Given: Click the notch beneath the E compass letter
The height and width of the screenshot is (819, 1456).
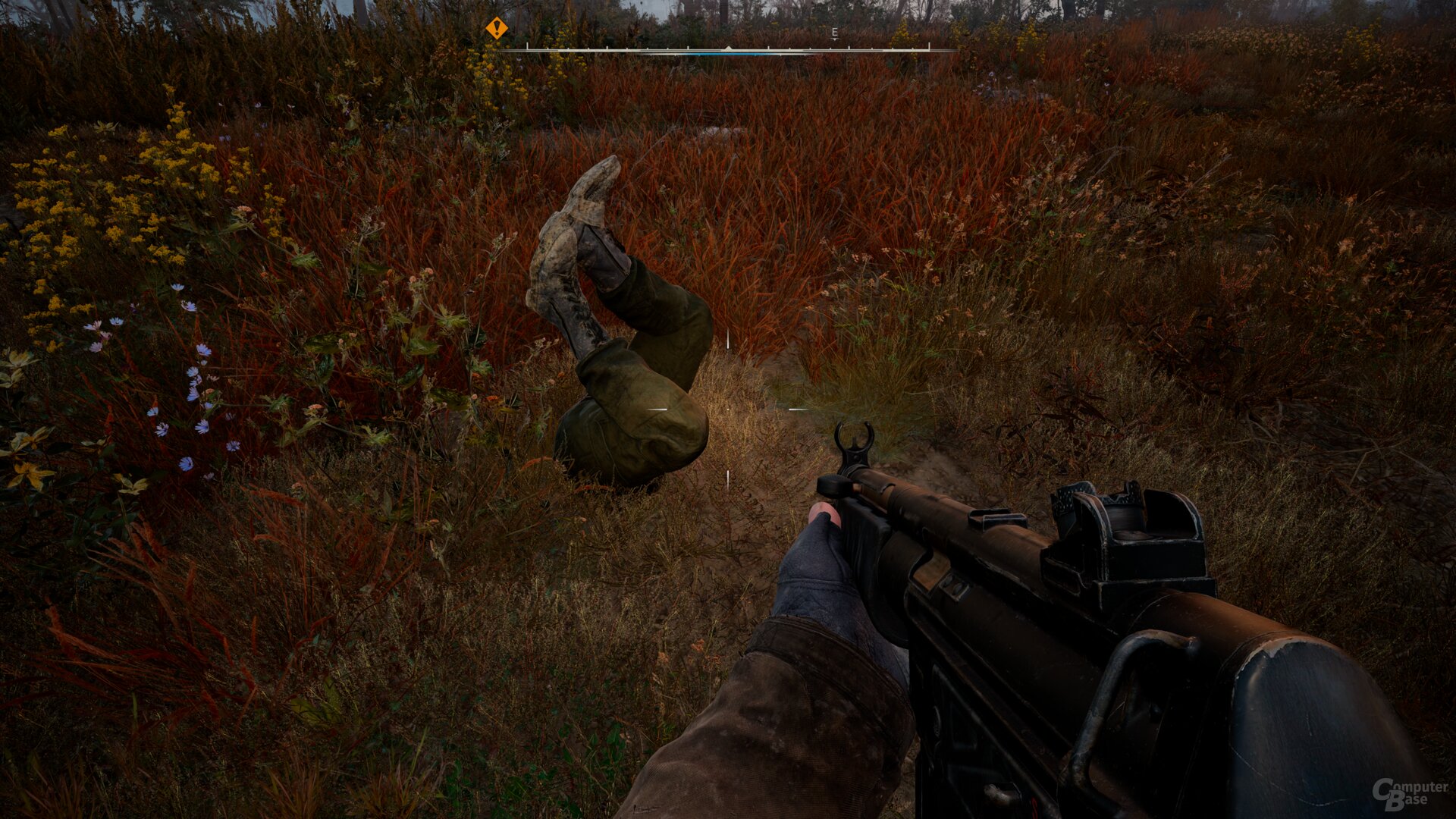Looking at the screenshot, I should pos(835,40).
